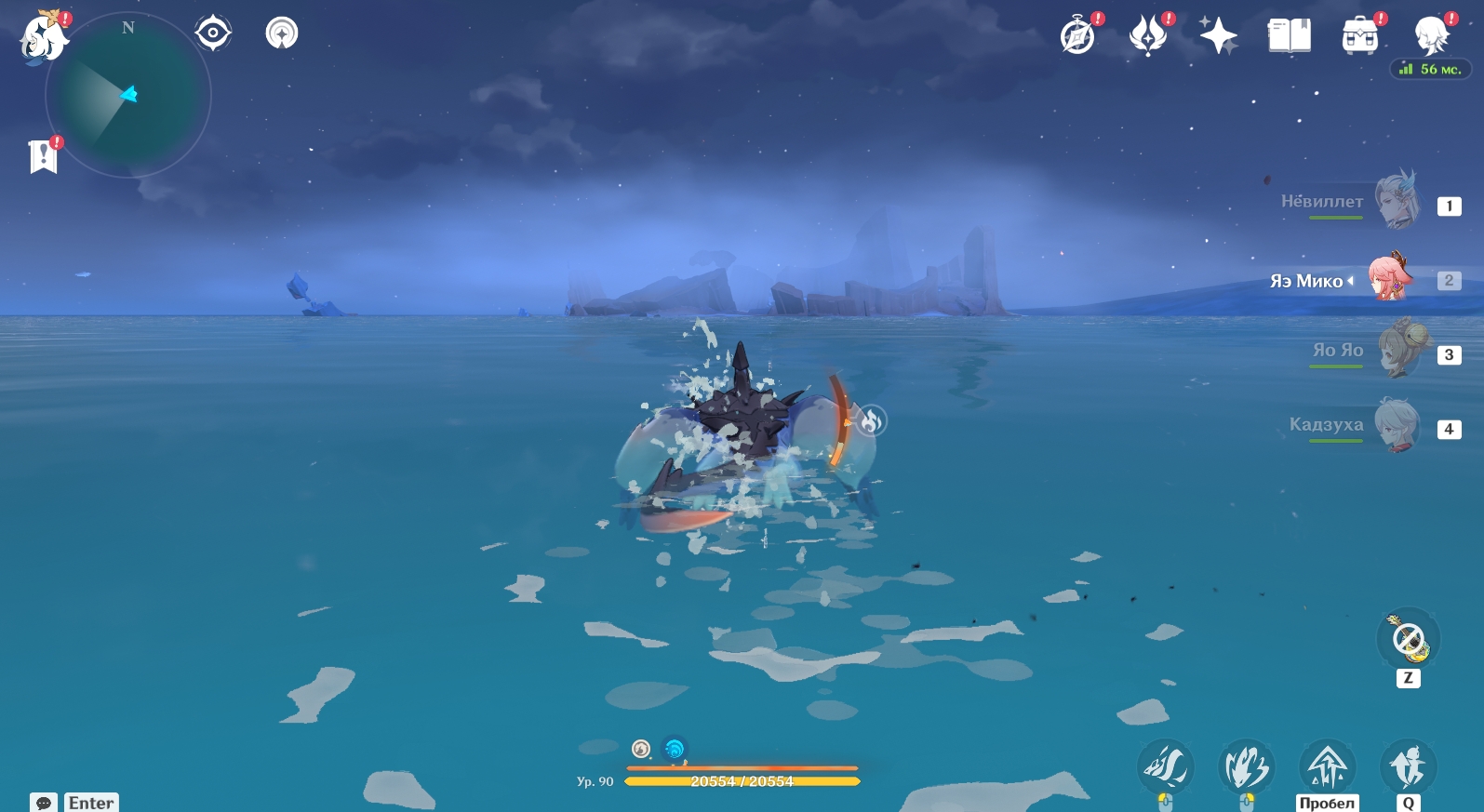Switch to party member Кадзуха
1484x812 pixels.
1397,426
